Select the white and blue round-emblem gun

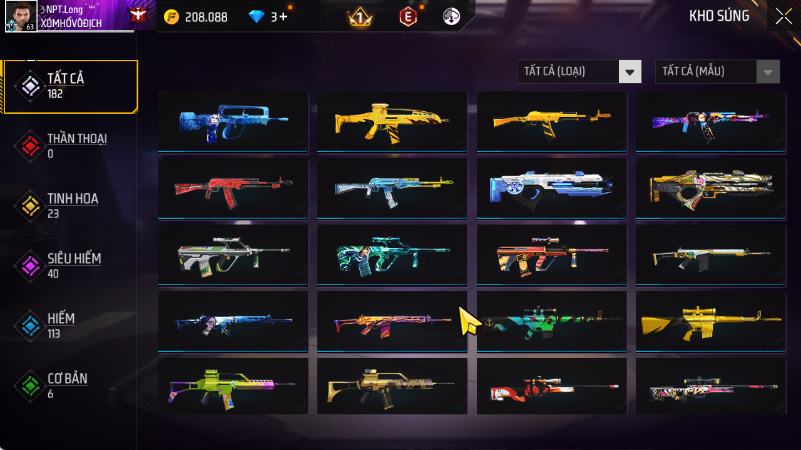click(x=551, y=187)
